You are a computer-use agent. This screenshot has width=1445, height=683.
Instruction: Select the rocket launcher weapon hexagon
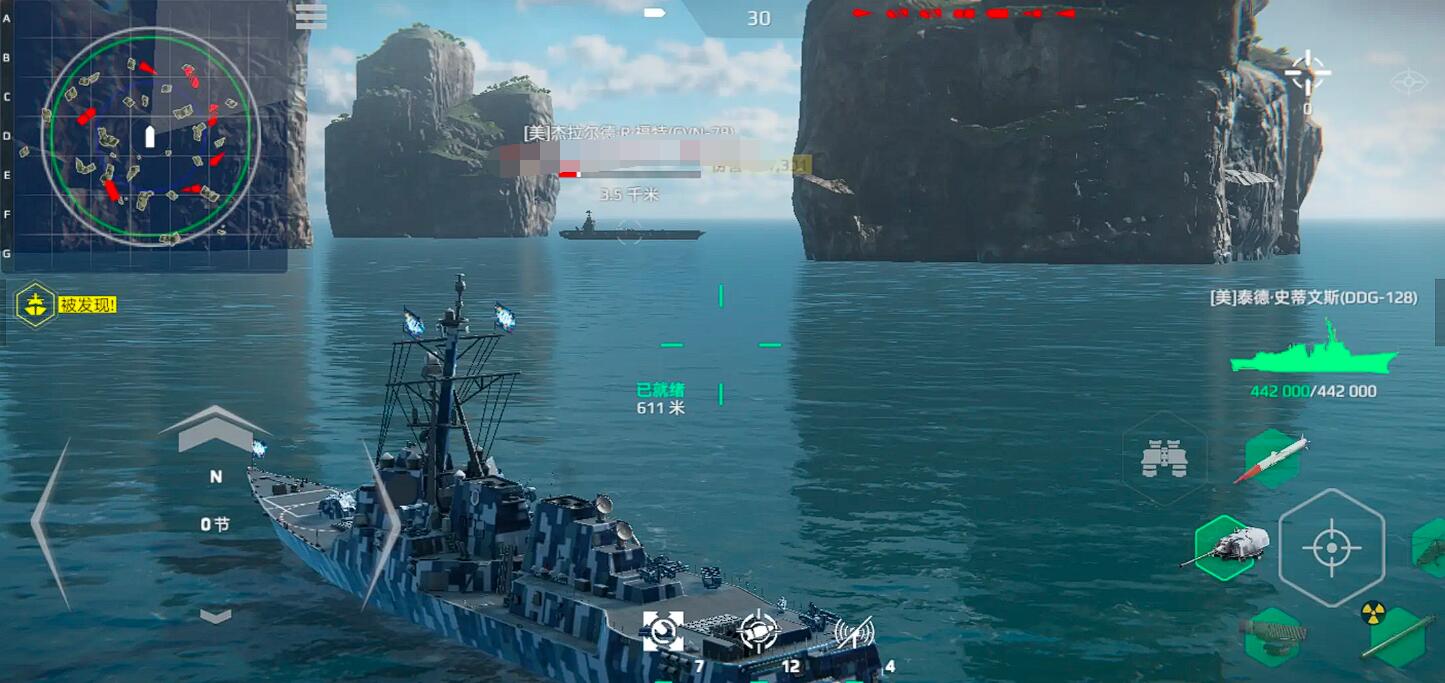coord(1272,636)
